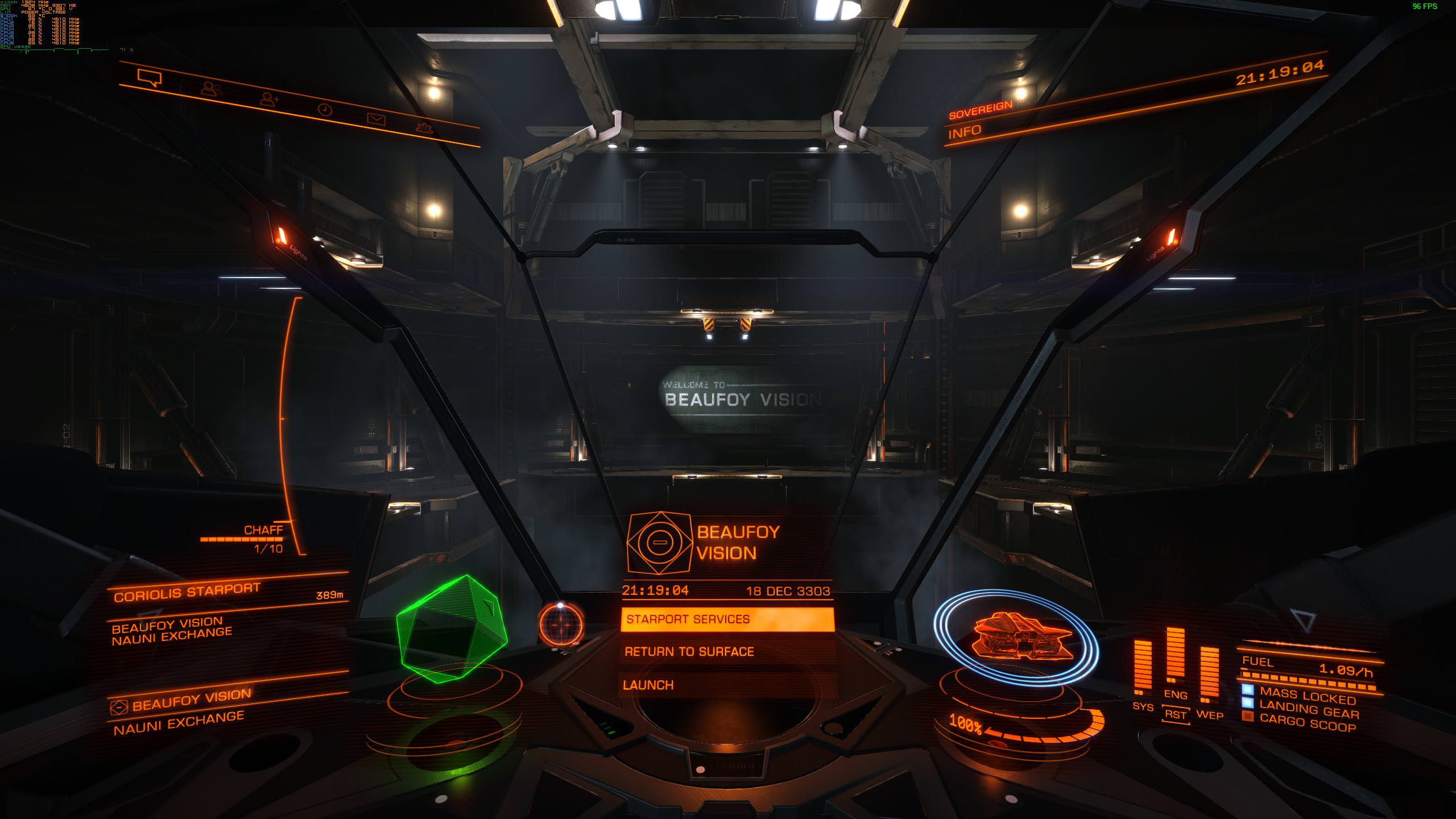Screen dimensions: 1456x819
Task: Click the RST power reset label
Action: [1176, 715]
